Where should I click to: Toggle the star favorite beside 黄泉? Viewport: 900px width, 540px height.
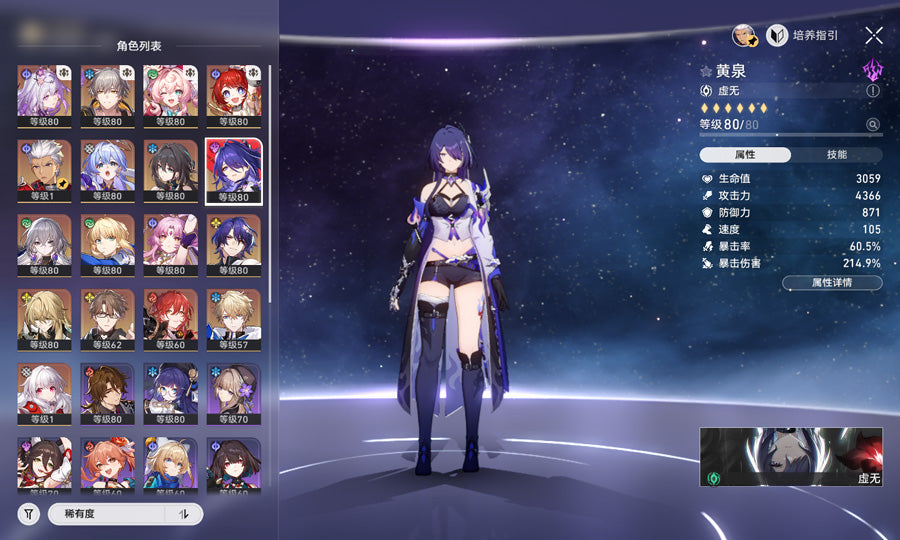pos(706,72)
